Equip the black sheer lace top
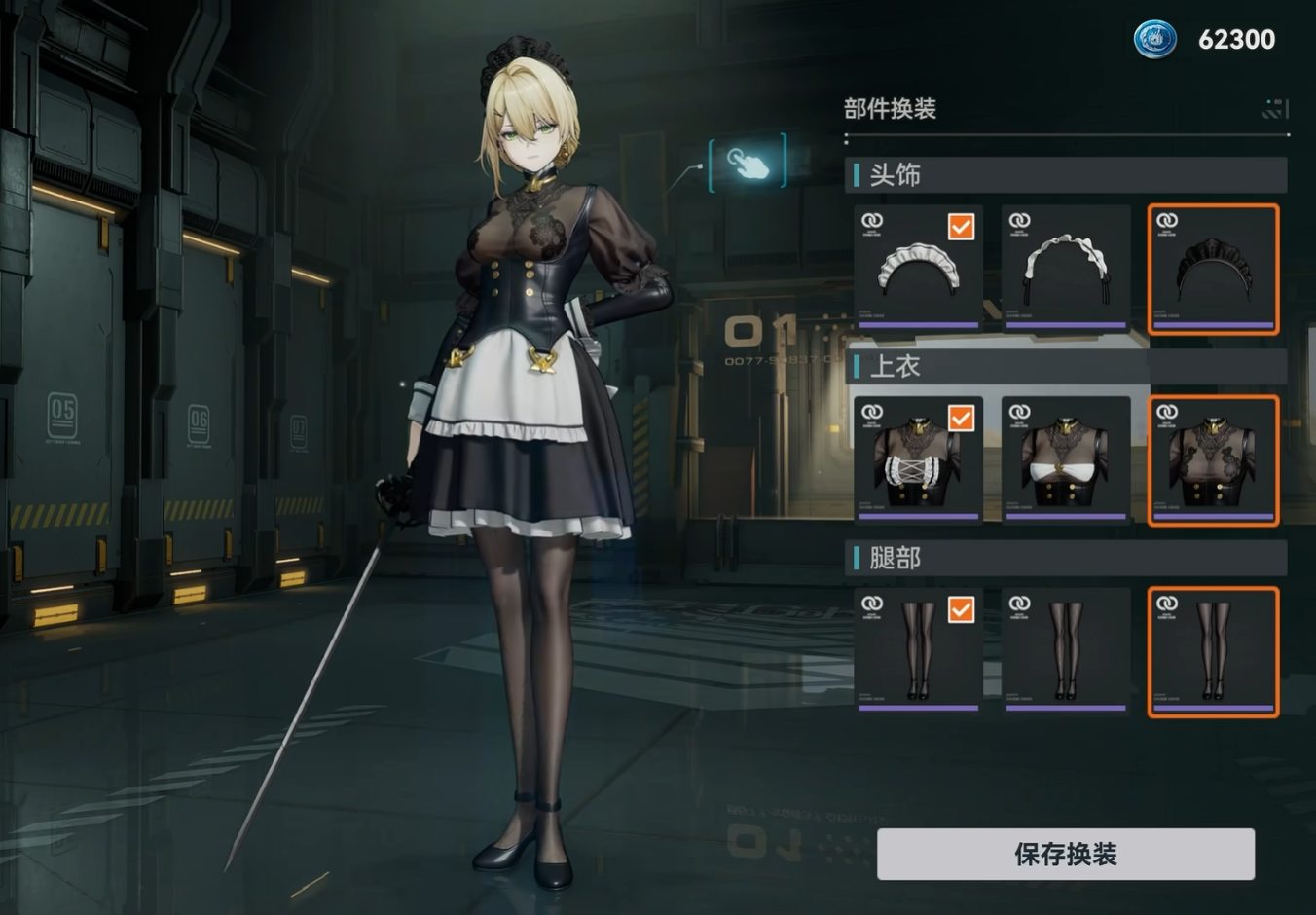The height and width of the screenshot is (915, 1316). point(1213,459)
